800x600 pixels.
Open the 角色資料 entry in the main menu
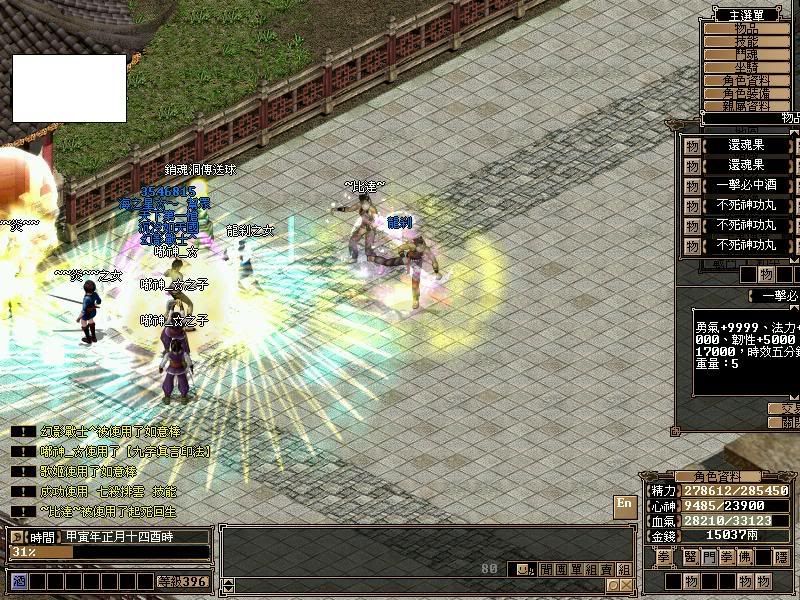point(746,80)
